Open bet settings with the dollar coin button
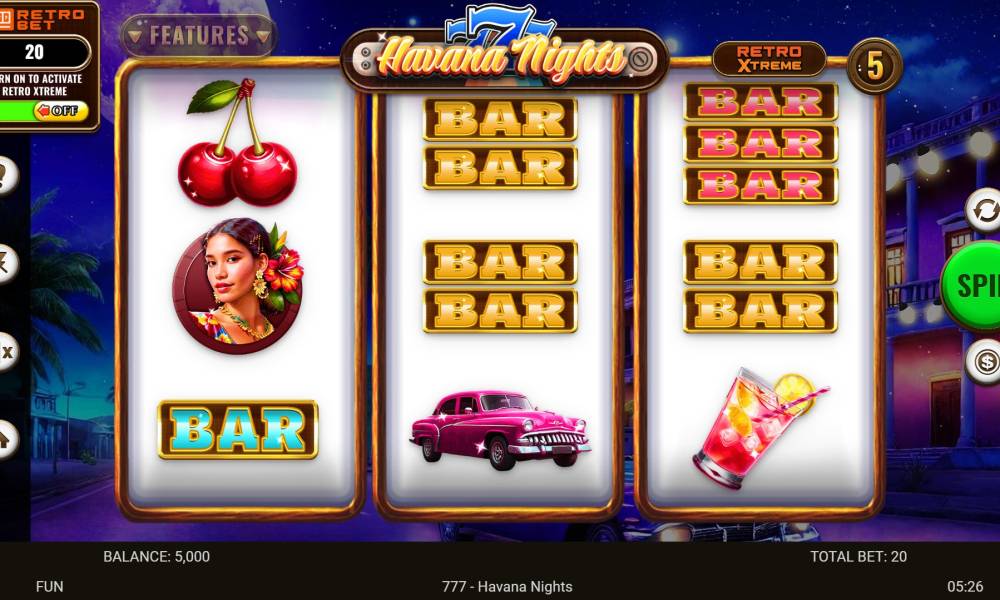 tap(984, 360)
